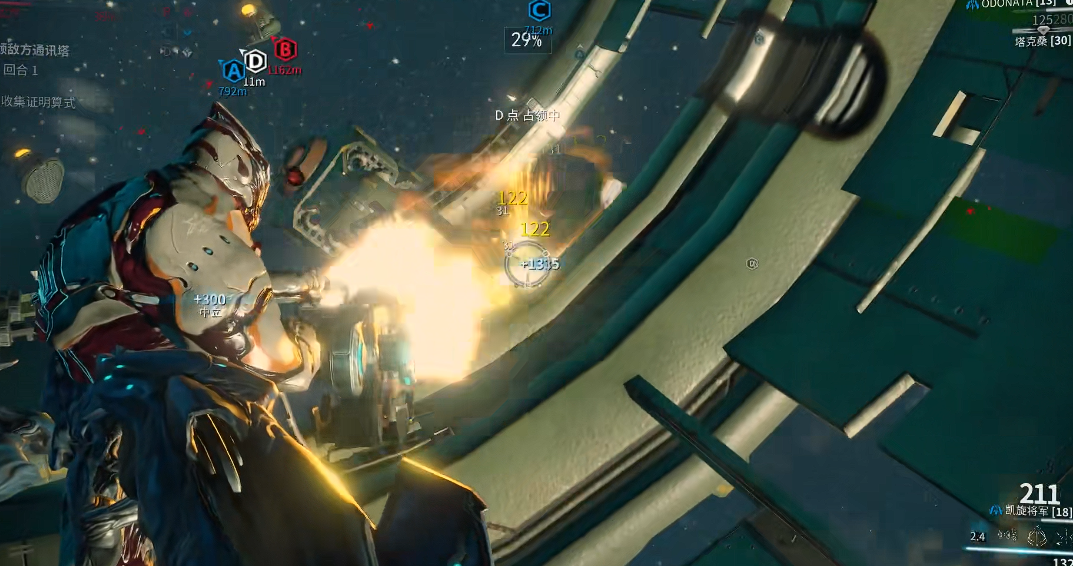Screen dimensions: 1073x566
Task: Select the blue C capture point marker
Action: 538,11
